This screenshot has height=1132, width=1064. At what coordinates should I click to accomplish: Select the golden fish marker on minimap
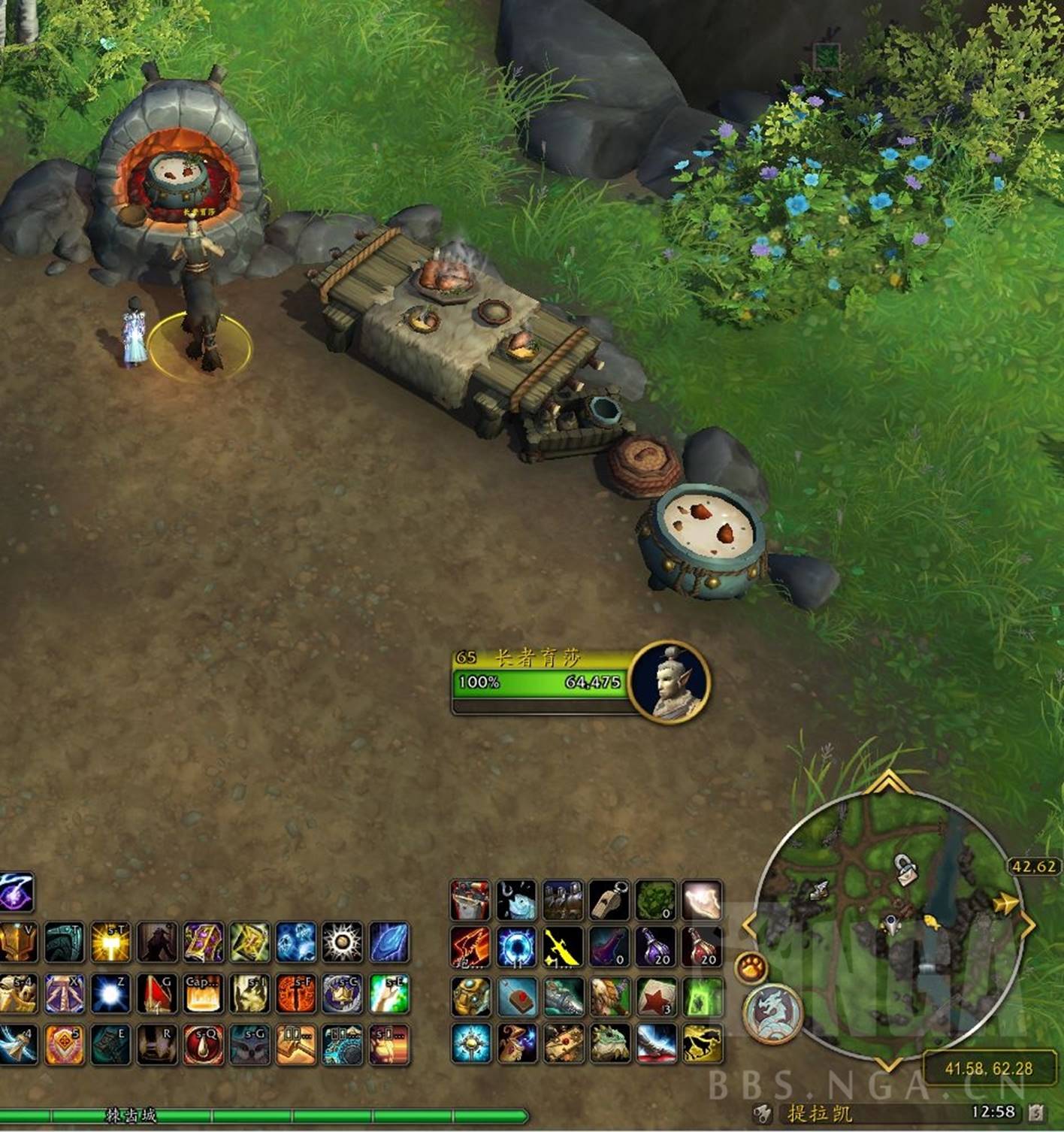[x=932, y=922]
